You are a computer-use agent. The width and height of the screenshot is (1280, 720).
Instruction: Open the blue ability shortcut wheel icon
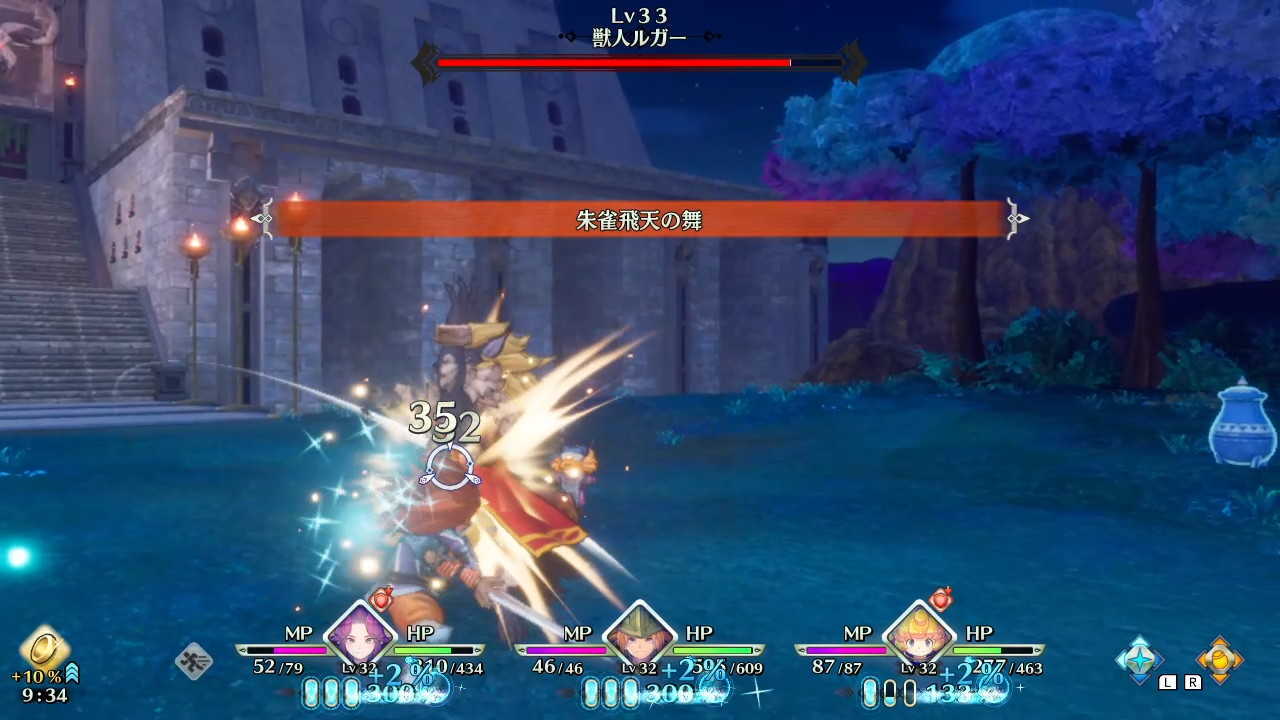(x=1140, y=658)
